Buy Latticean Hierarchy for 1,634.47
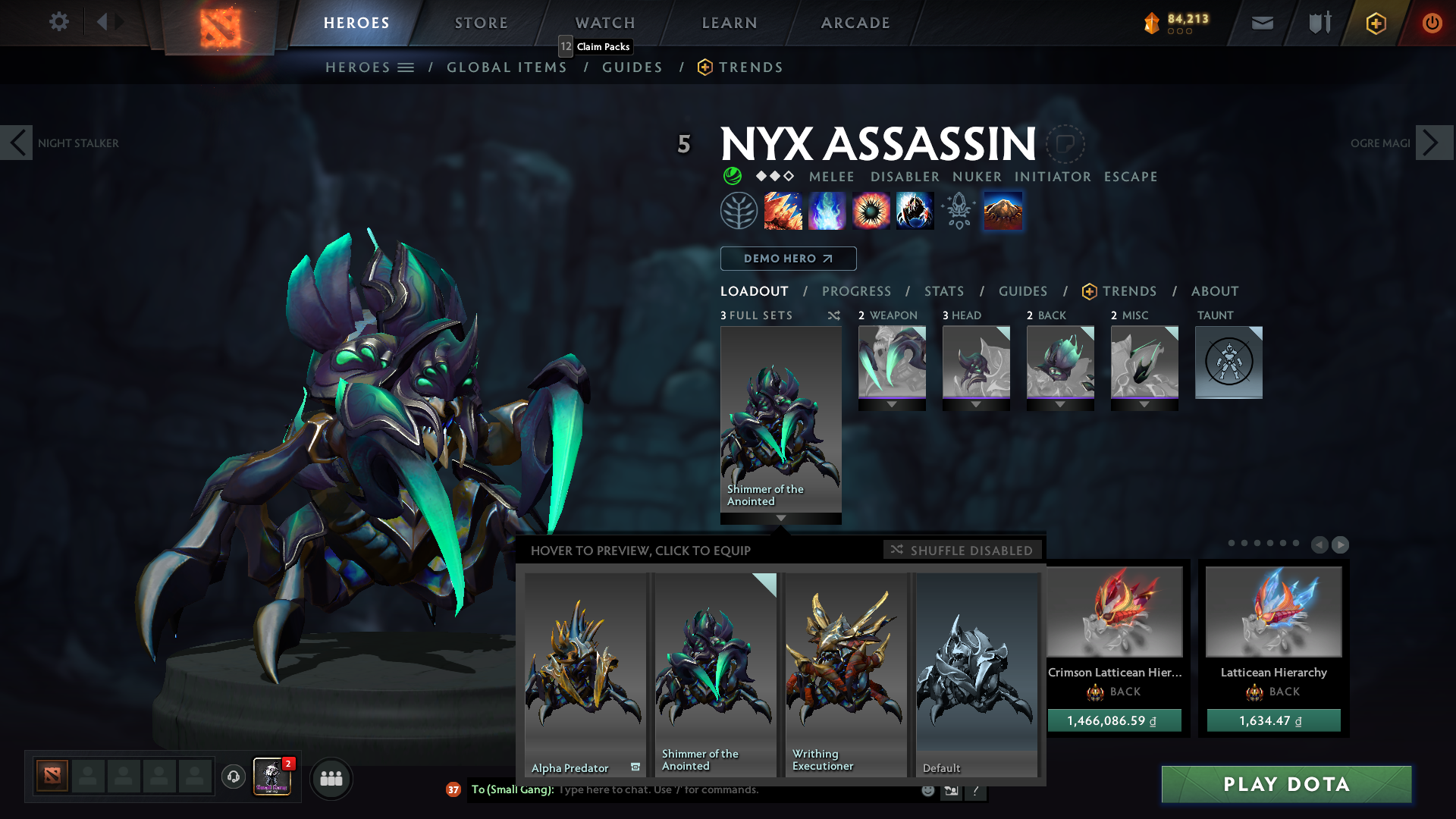 (1273, 720)
